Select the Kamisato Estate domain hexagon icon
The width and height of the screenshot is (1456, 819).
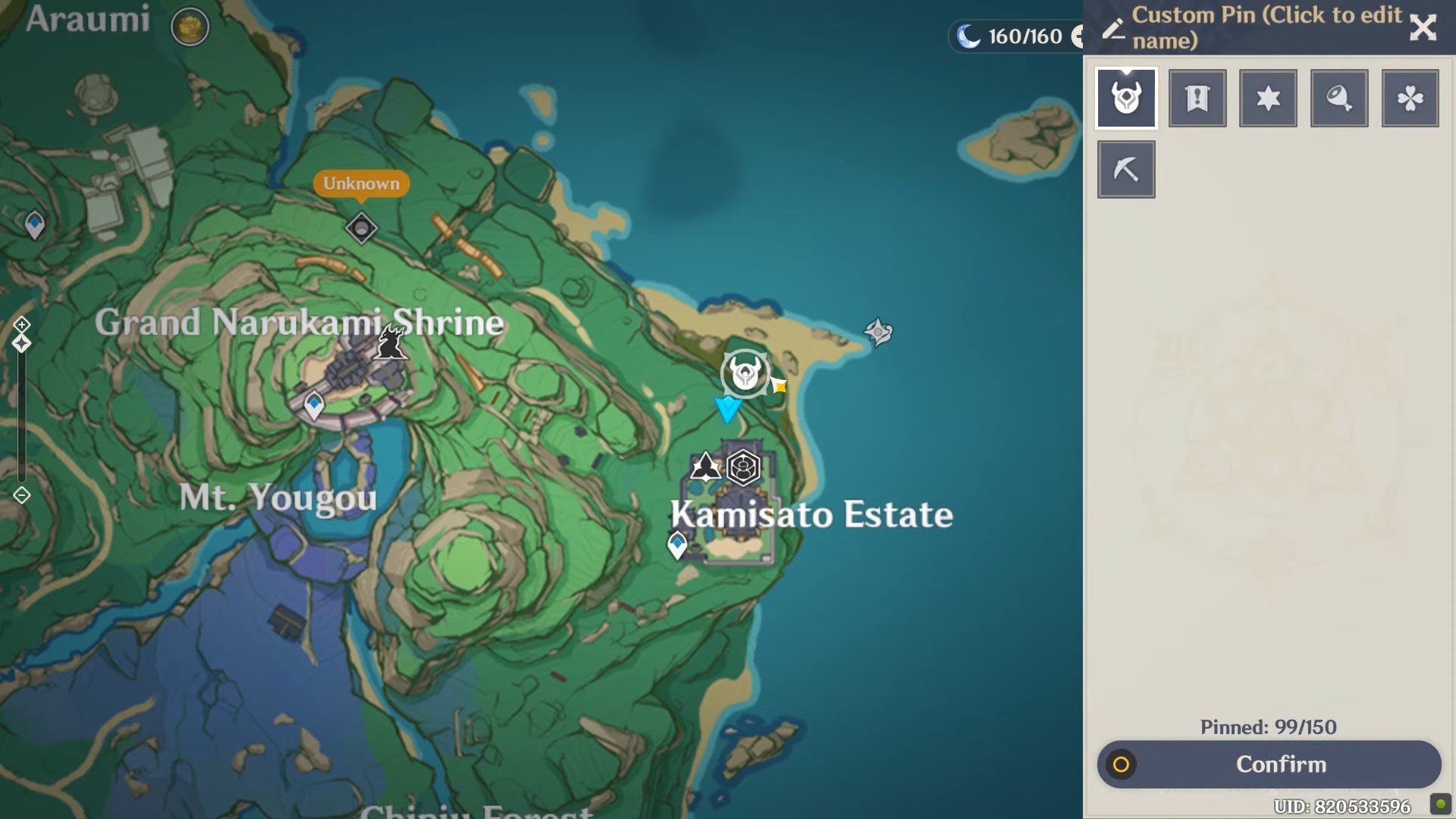pyautogui.click(x=743, y=468)
